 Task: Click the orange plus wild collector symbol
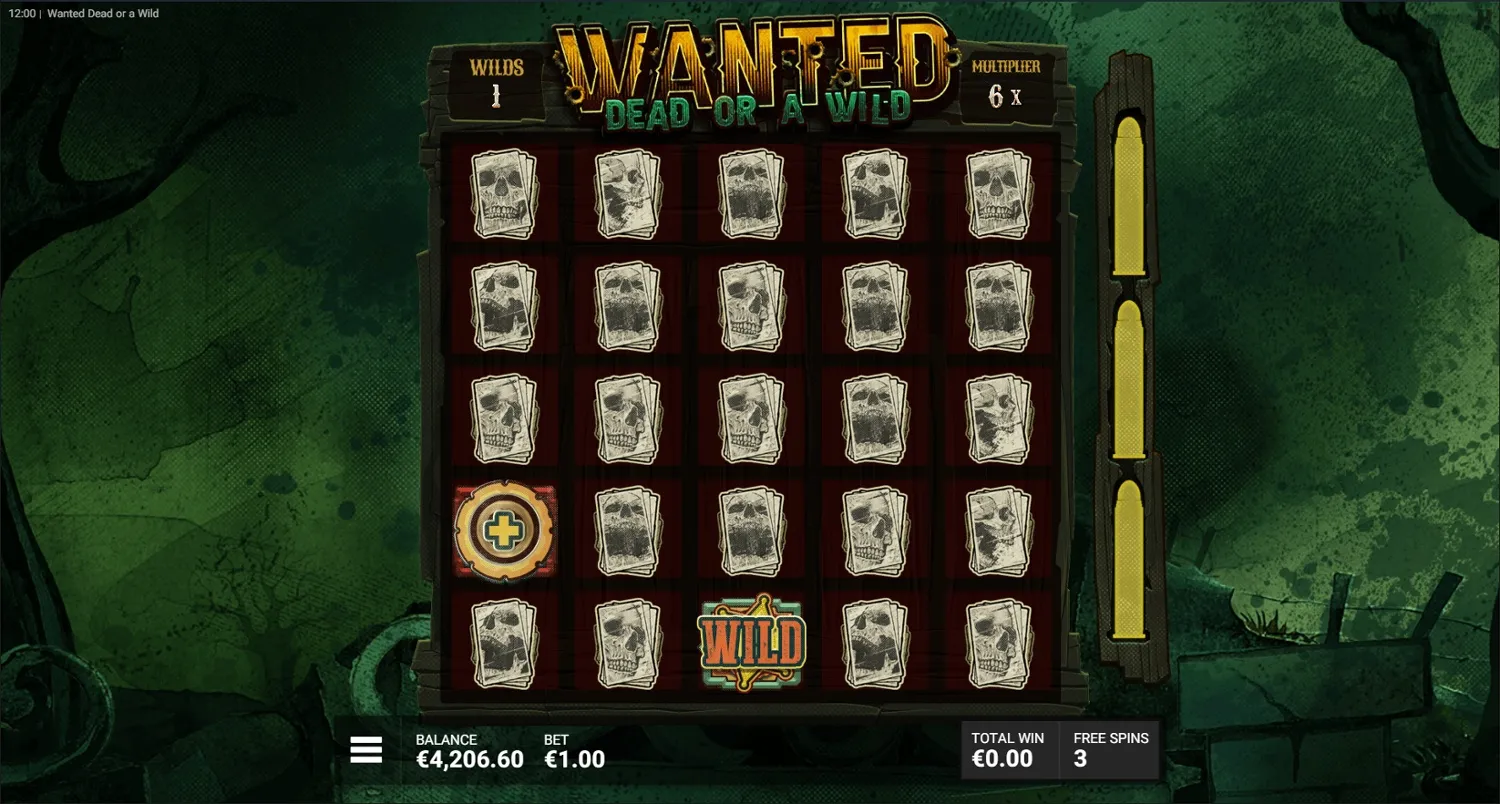(503, 530)
